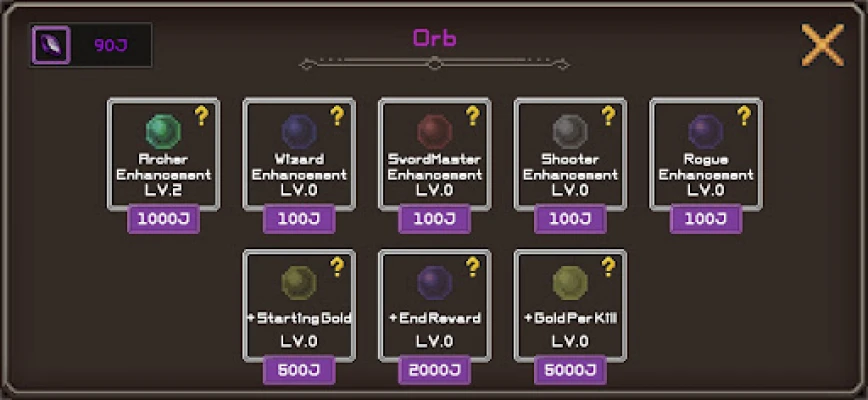
Task: Show help for Archer Enhancement
Action: (201, 116)
